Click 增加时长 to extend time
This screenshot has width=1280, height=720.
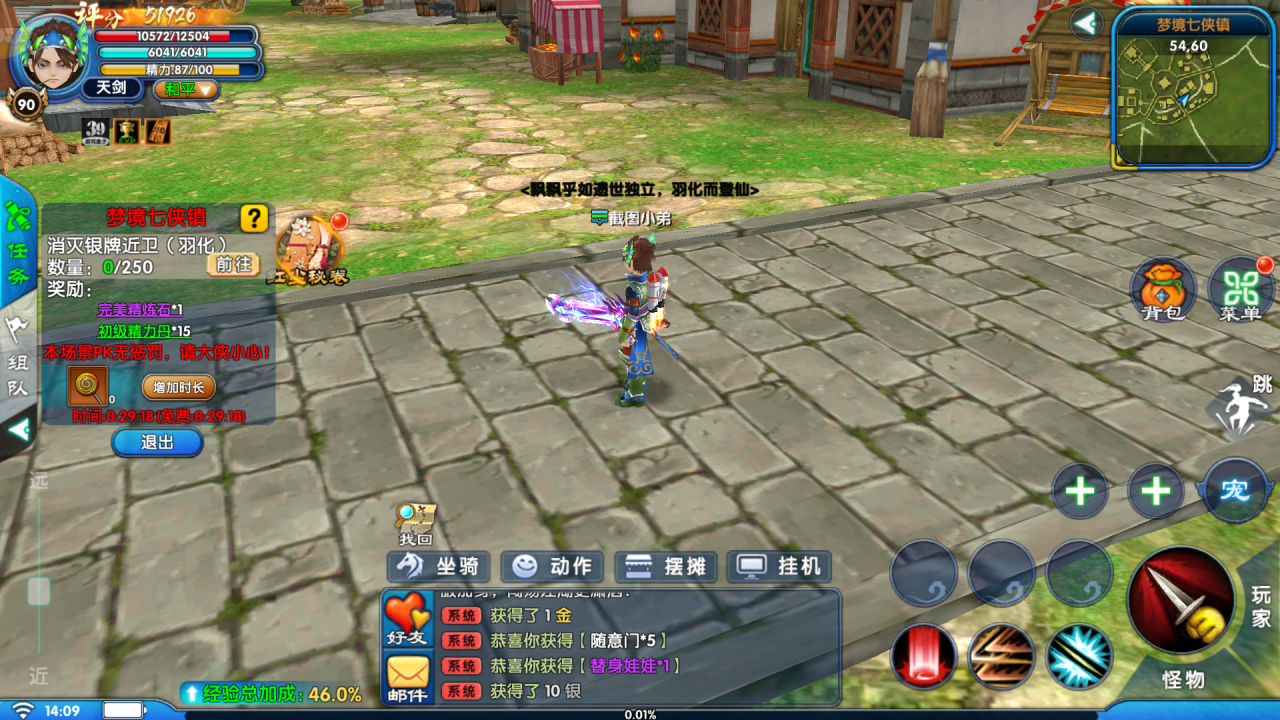click(178, 387)
